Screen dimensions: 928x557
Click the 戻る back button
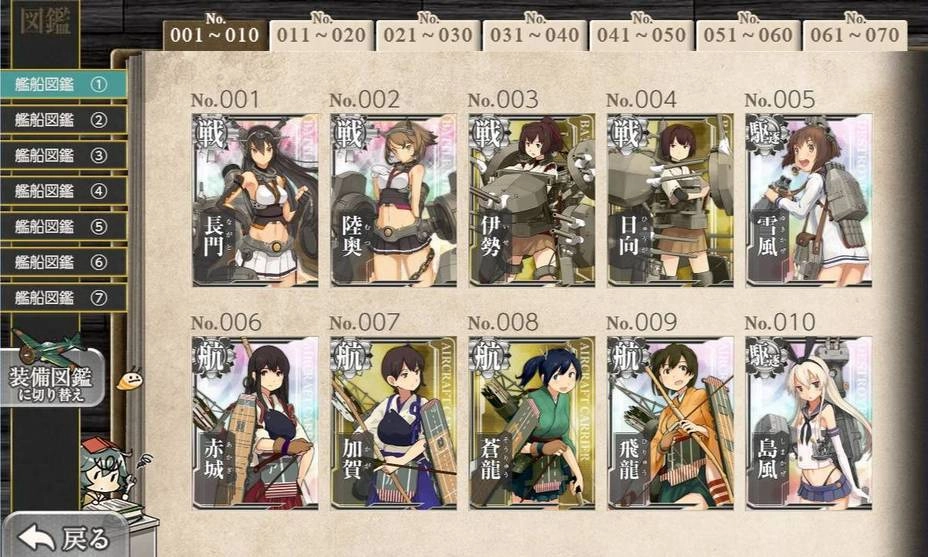coord(62,537)
